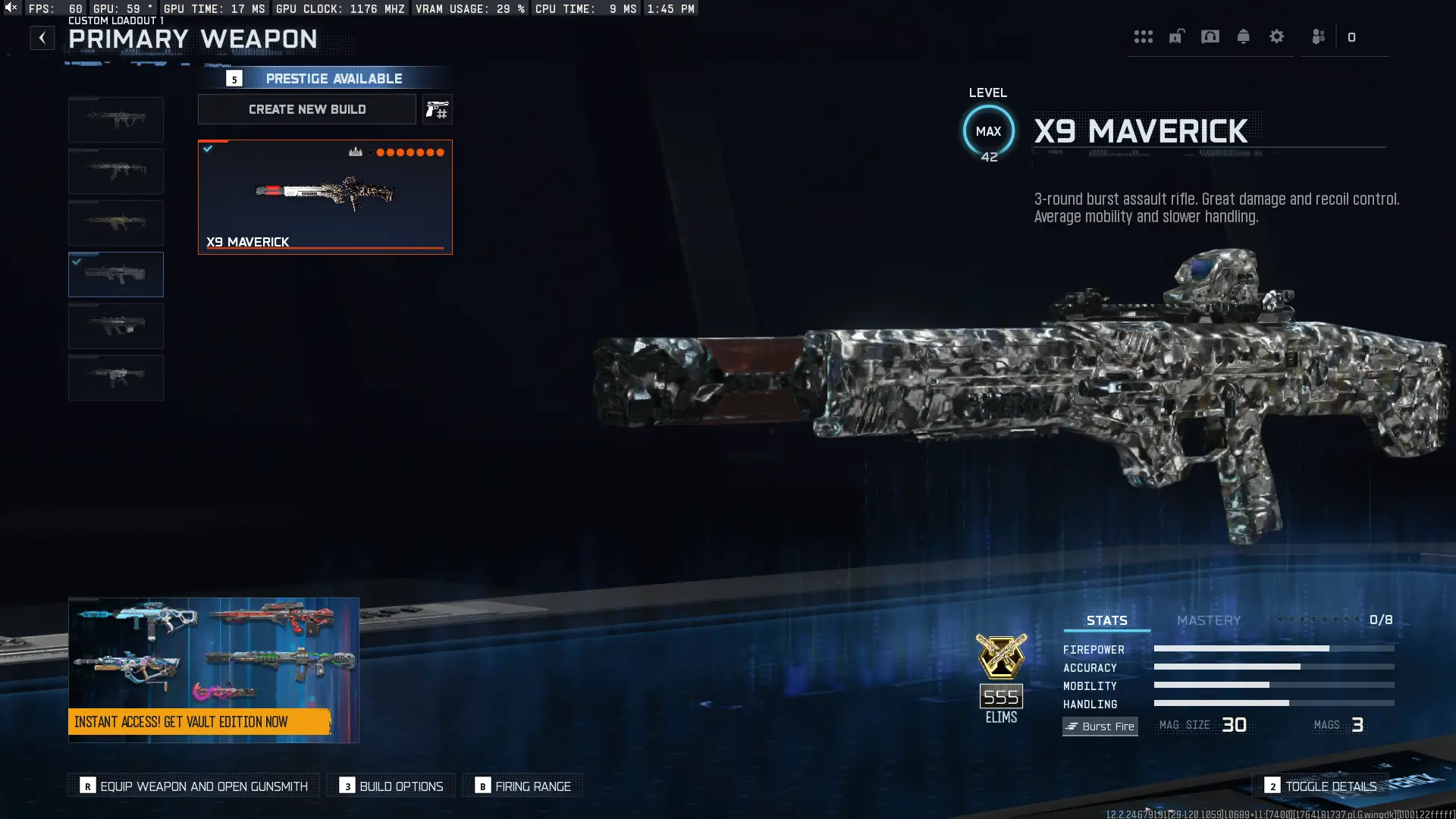Screen dimensions: 1456x819
Task: Click the checkmark on the X9 Maverick build
Action: [209, 149]
